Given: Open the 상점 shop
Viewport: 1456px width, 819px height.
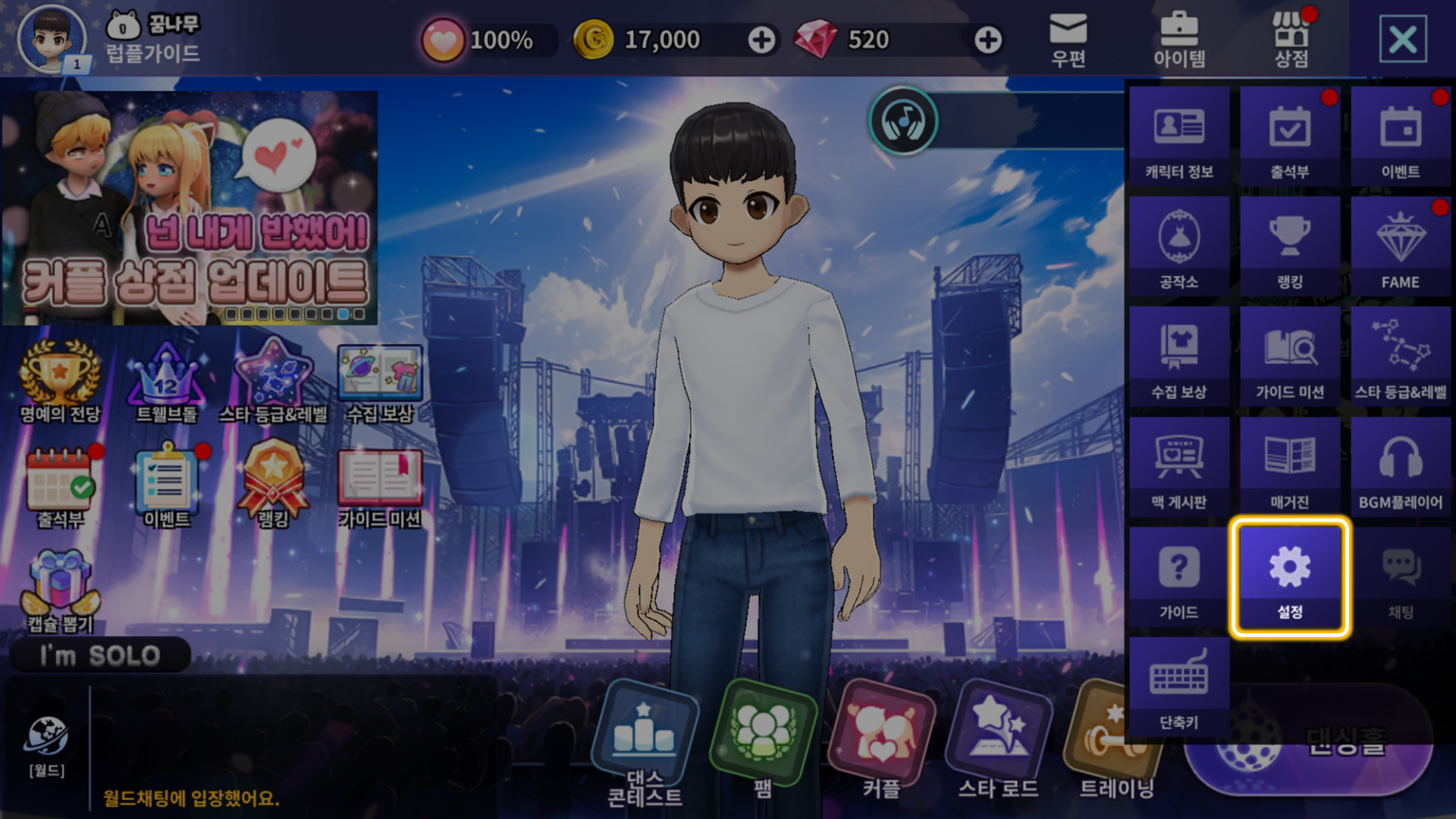Looking at the screenshot, I should pos(1291,39).
